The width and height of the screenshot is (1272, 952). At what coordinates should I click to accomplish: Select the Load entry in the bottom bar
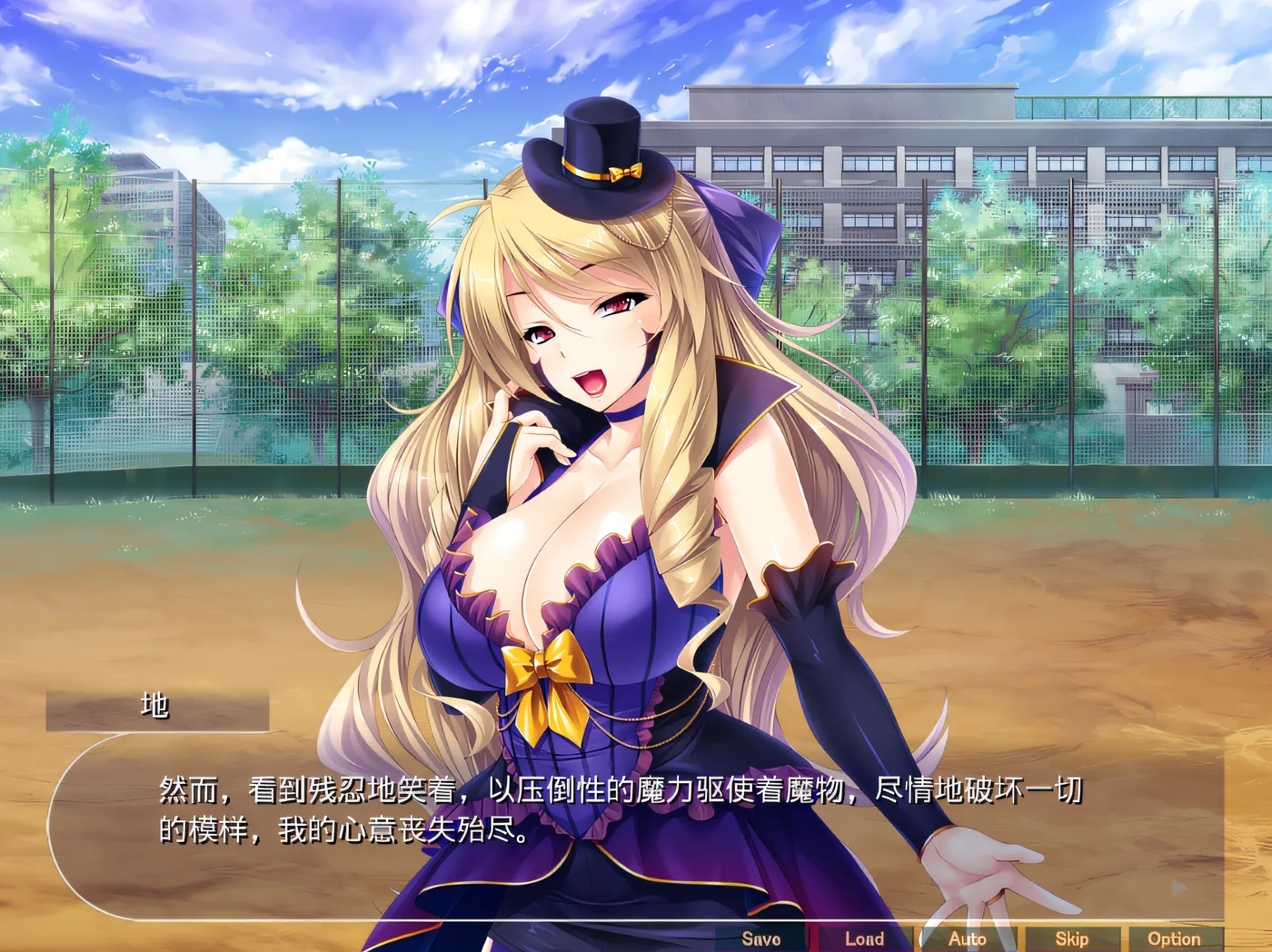(865, 938)
